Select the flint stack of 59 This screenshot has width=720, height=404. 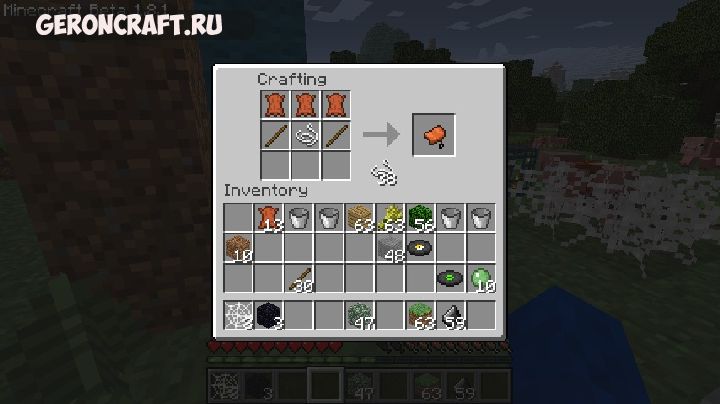[449, 314]
